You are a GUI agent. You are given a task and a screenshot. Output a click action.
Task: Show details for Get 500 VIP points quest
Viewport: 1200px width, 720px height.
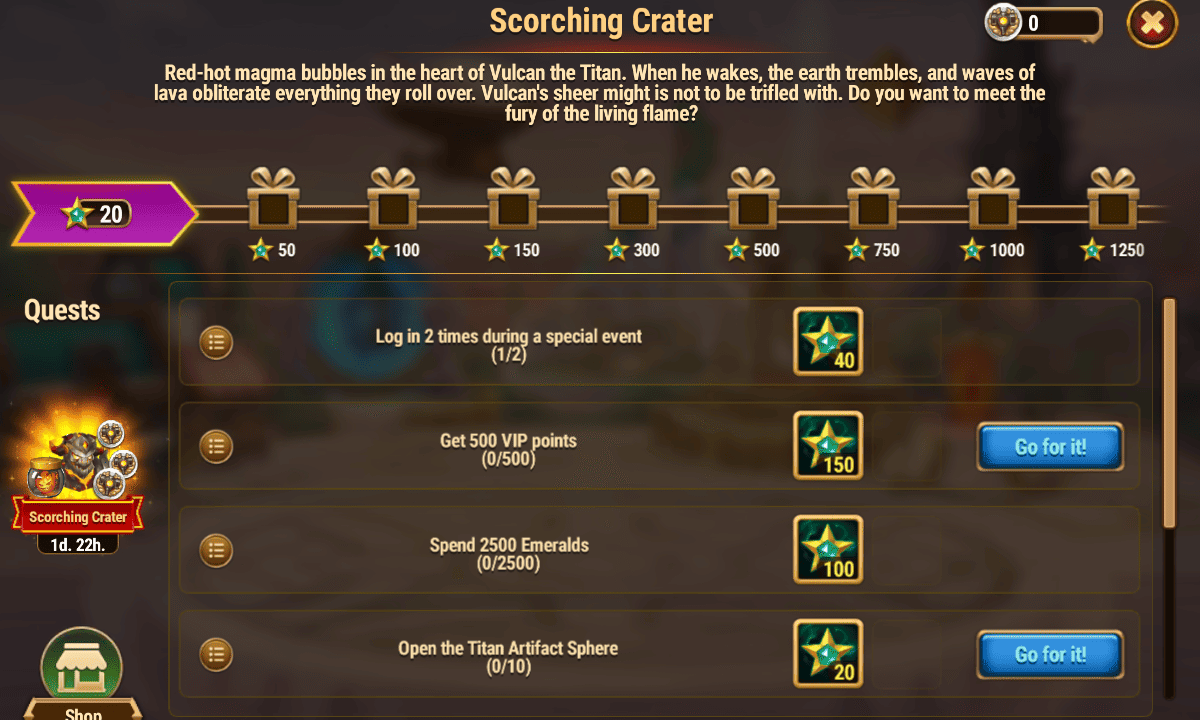click(216, 446)
